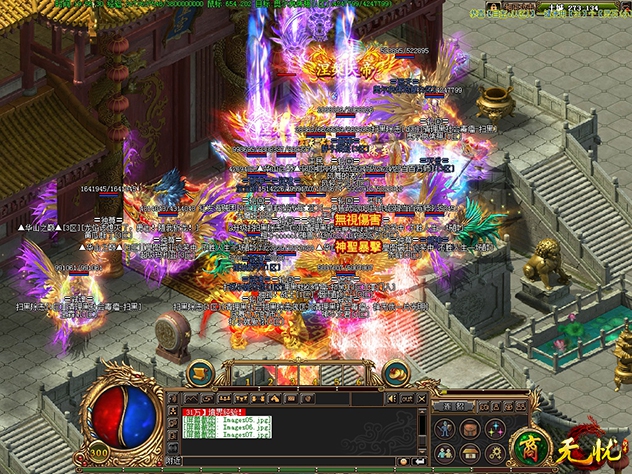Click the round golden cloud icon button
Viewport: 632px width, 474px height.
(x=397, y=373)
